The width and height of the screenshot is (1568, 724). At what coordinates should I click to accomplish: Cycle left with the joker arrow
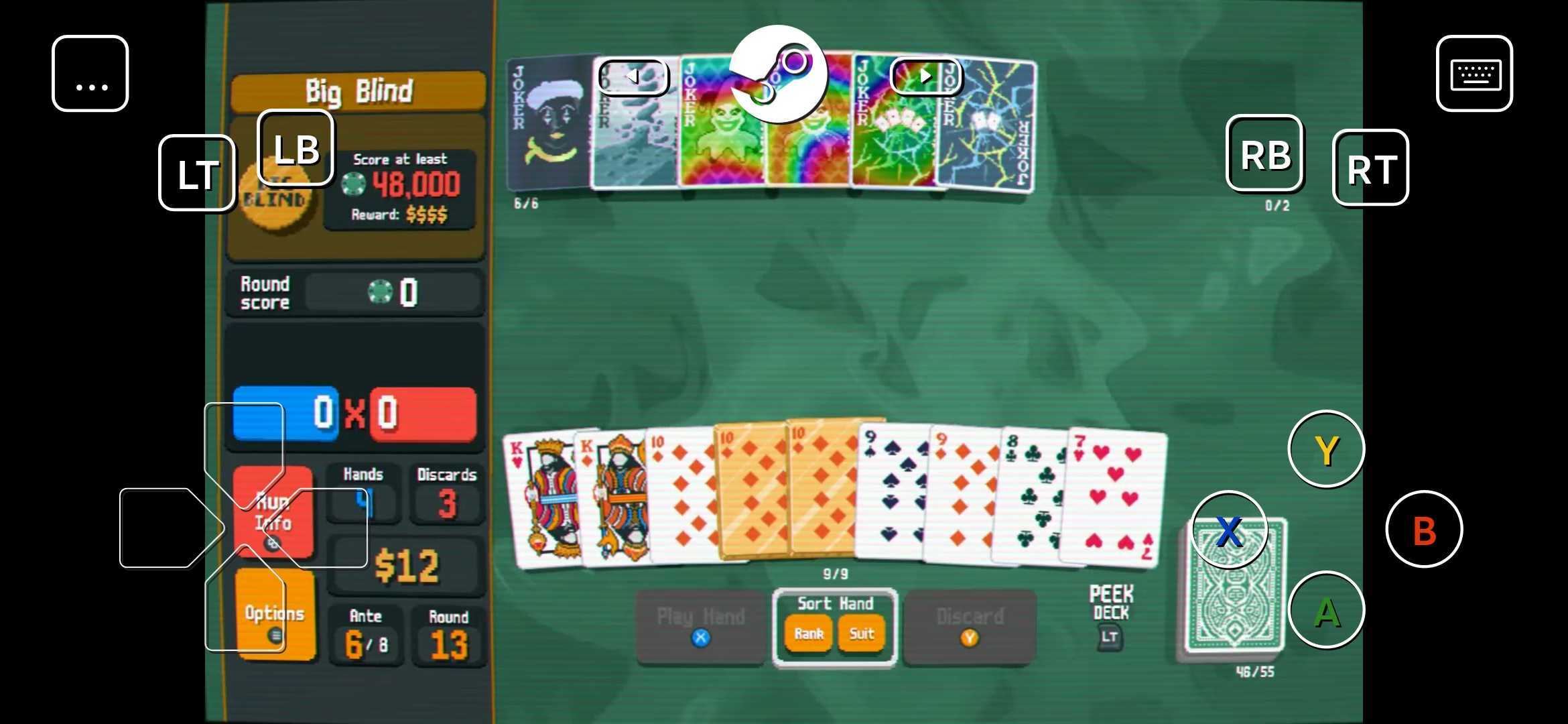tap(634, 76)
